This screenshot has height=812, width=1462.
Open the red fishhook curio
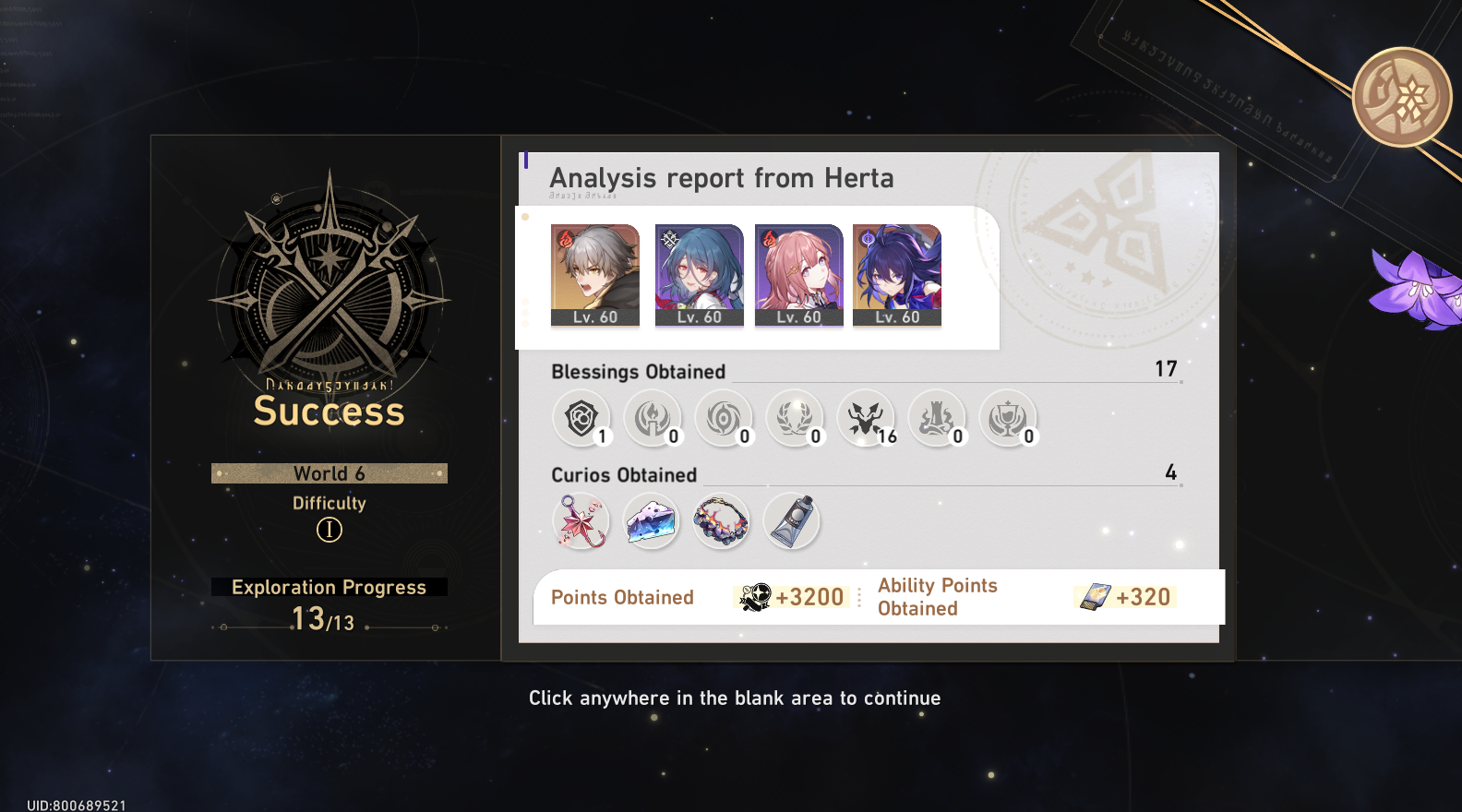click(x=581, y=521)
